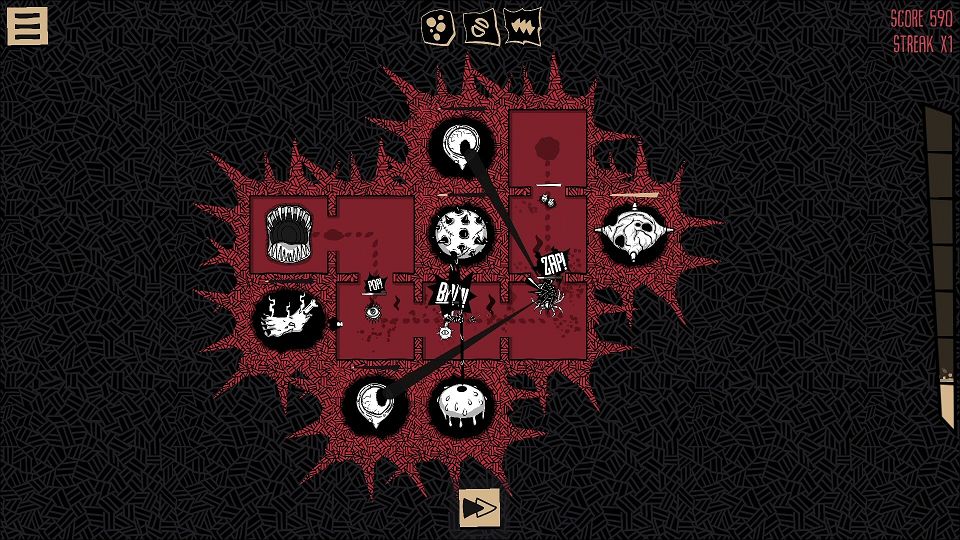Choose the striped bean tile icon
960x540 pixels.
pos(480,25)
